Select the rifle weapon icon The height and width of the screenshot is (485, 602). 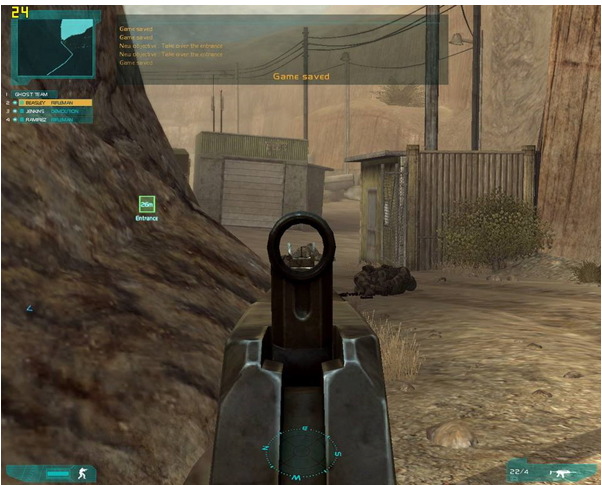coord(560,473)
